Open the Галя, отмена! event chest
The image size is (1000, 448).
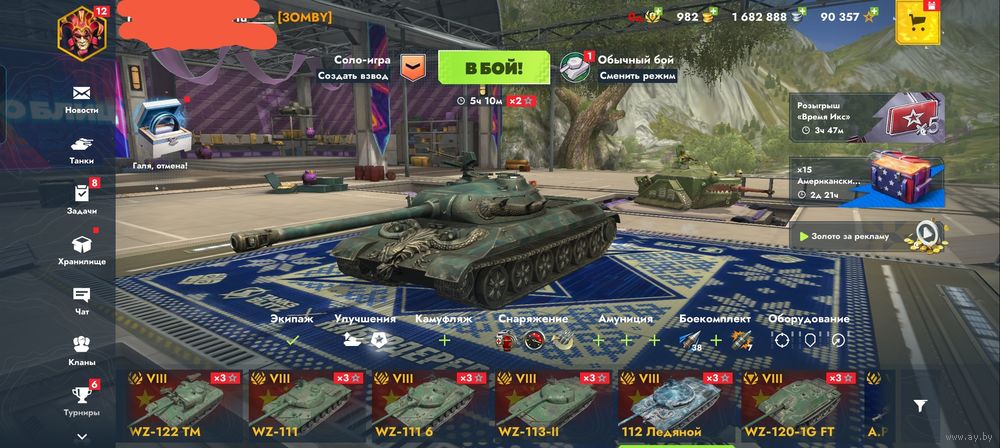pos(159,130)
